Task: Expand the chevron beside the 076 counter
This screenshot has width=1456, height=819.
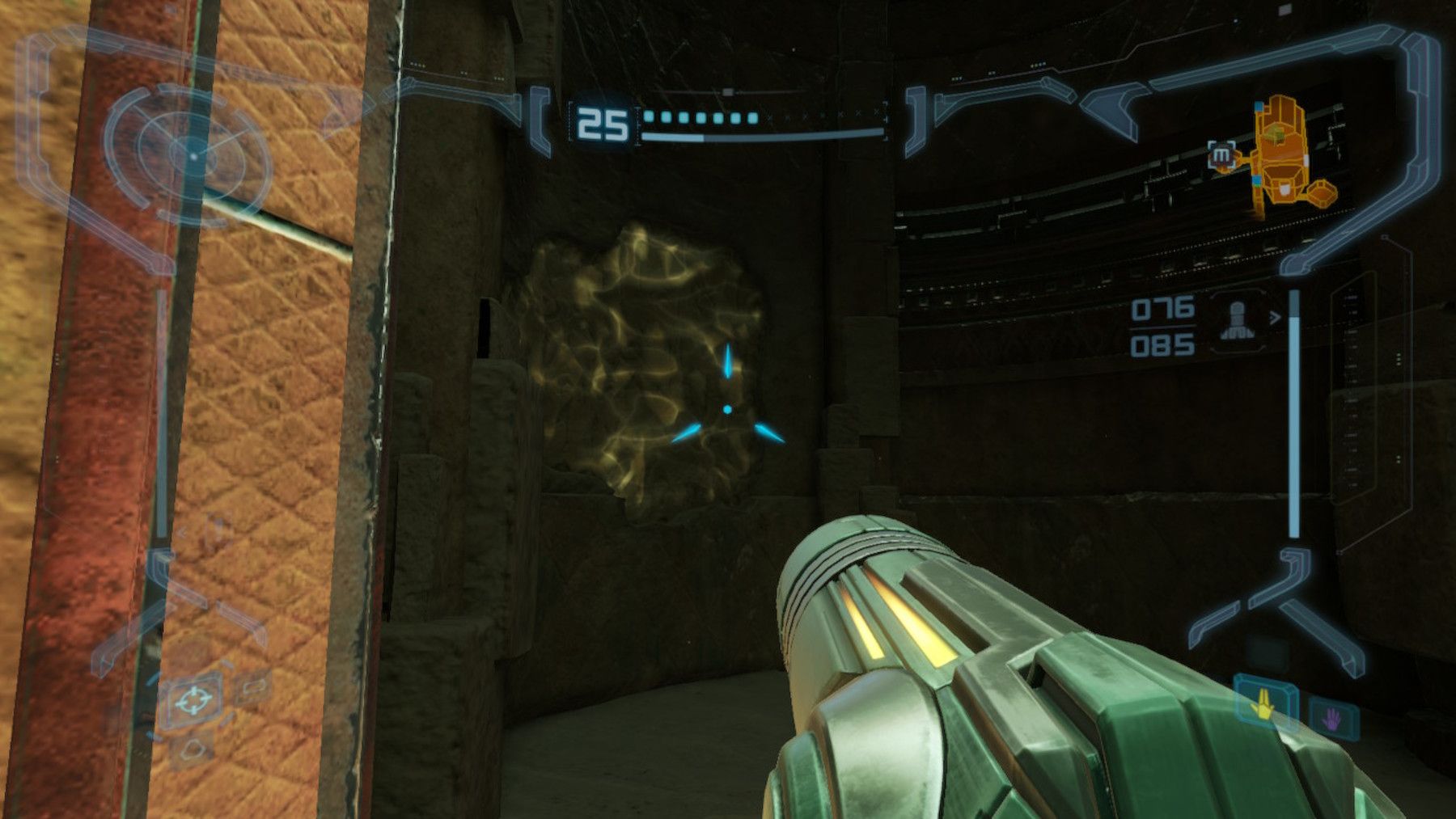Action: (x=1276, y=318)
